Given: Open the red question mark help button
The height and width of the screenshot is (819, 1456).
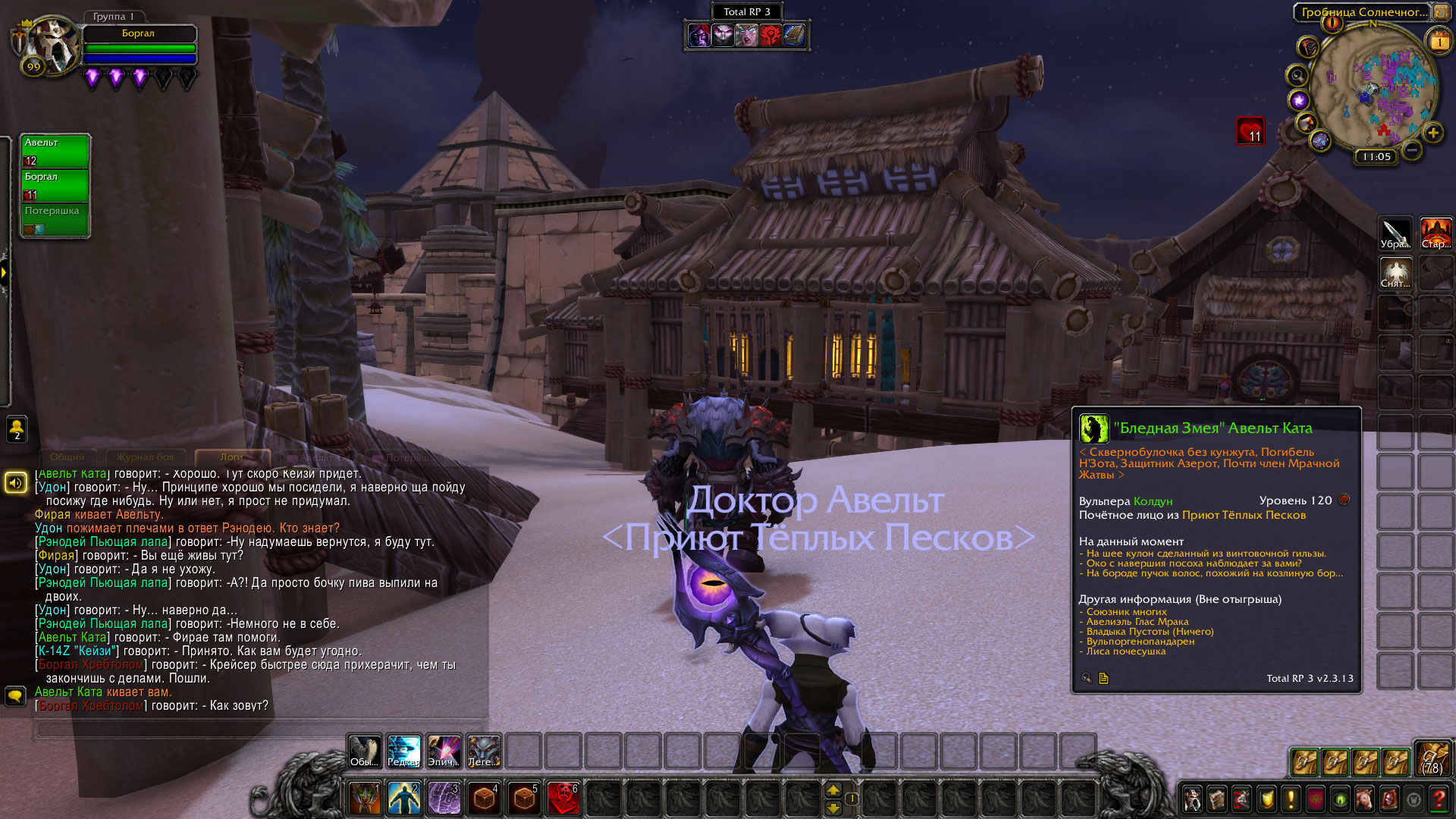Looking at the screenshot, I should click(1438, 799).
